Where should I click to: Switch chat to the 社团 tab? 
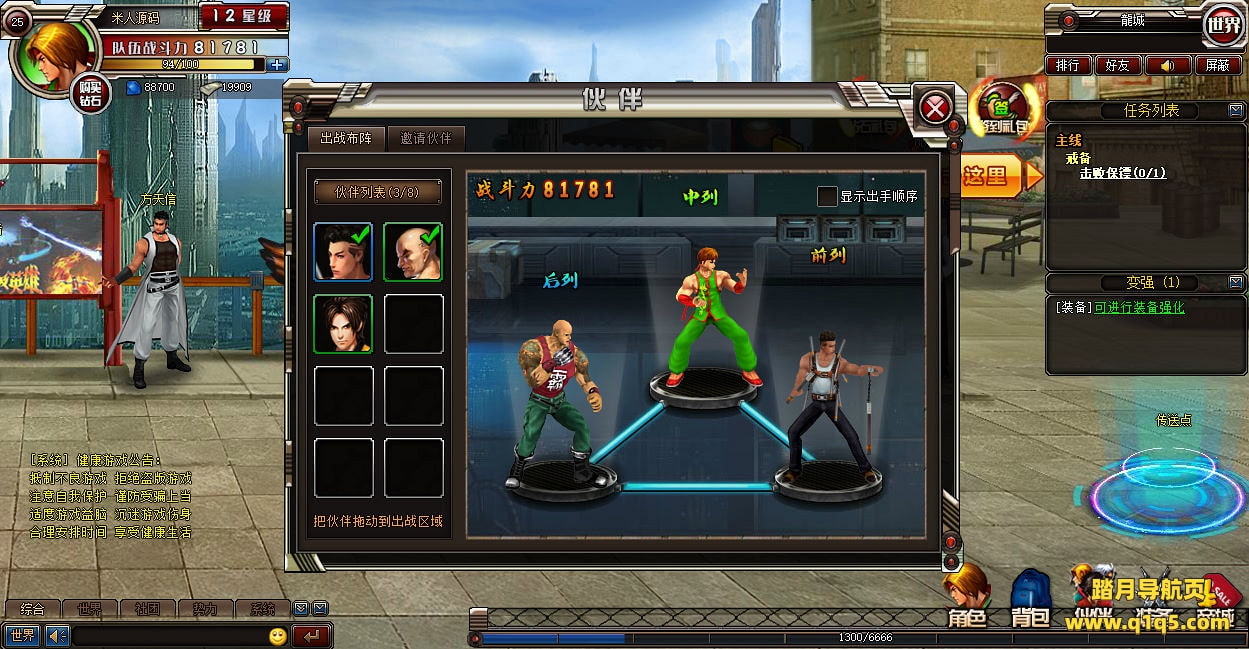point(148,608)
